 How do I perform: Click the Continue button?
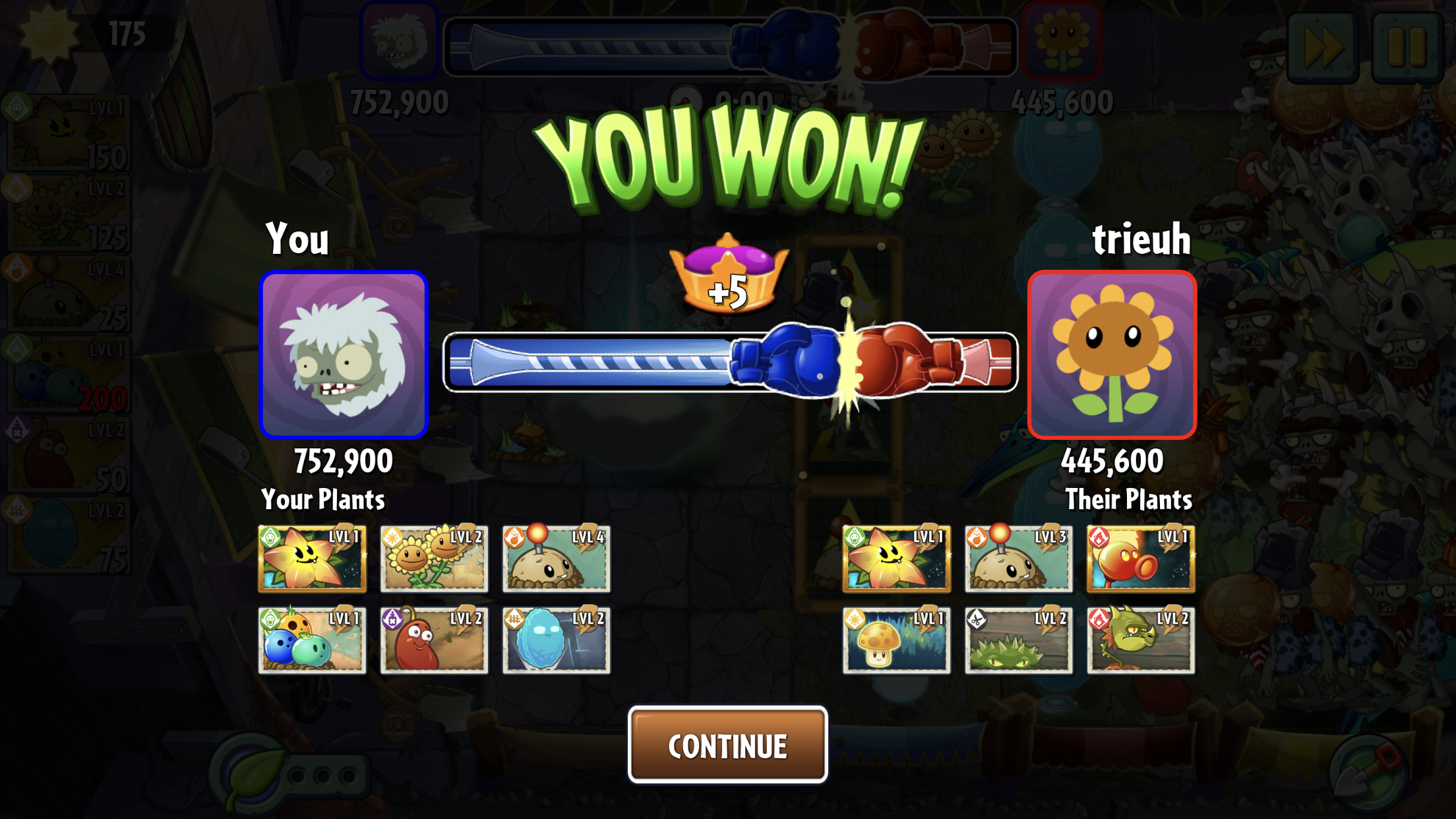[x=727, y=745]
